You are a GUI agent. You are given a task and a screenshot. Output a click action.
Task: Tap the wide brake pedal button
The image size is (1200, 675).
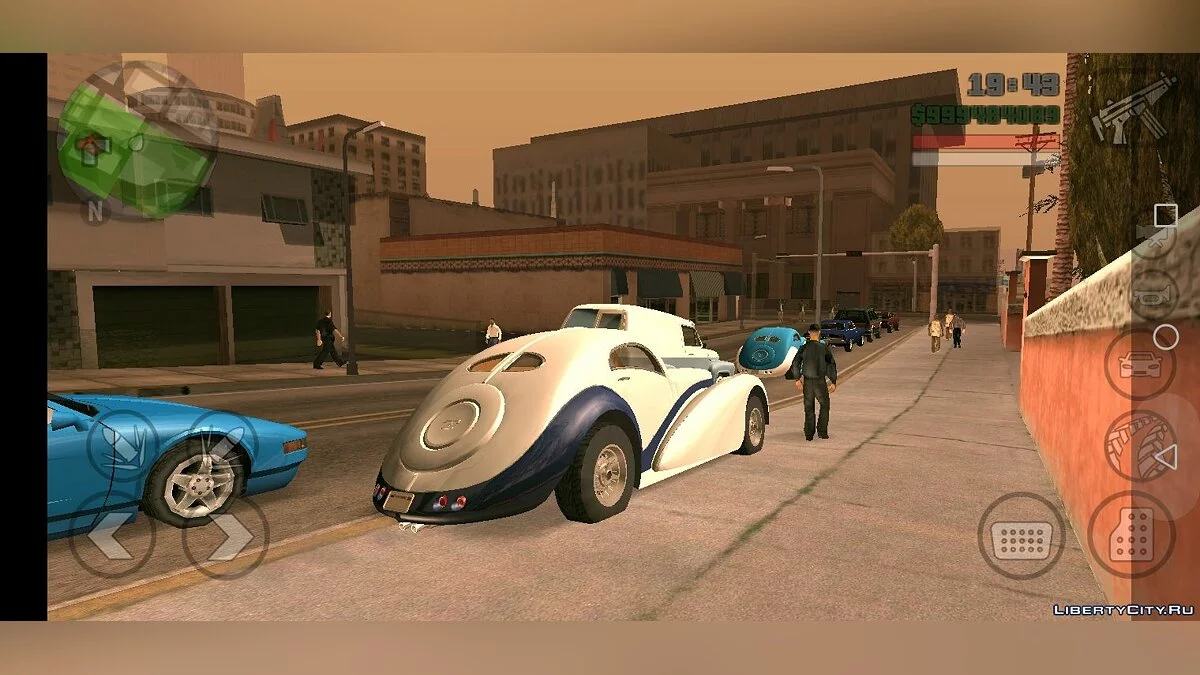tap(1020, 536)
